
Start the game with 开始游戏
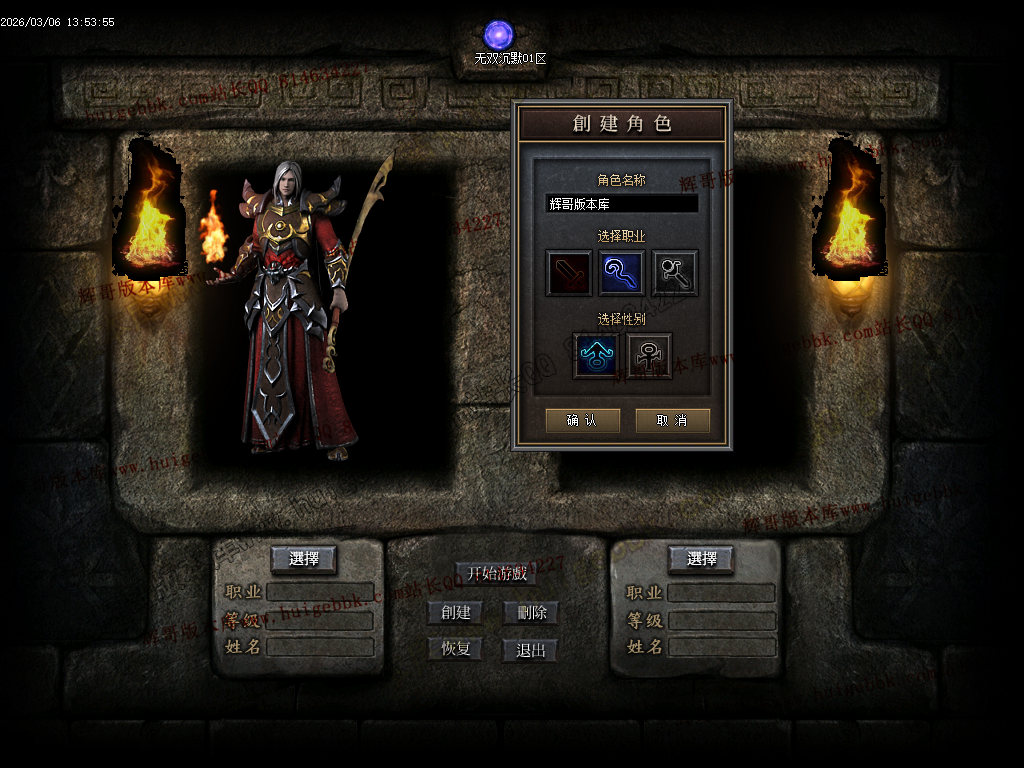(497, 574)
